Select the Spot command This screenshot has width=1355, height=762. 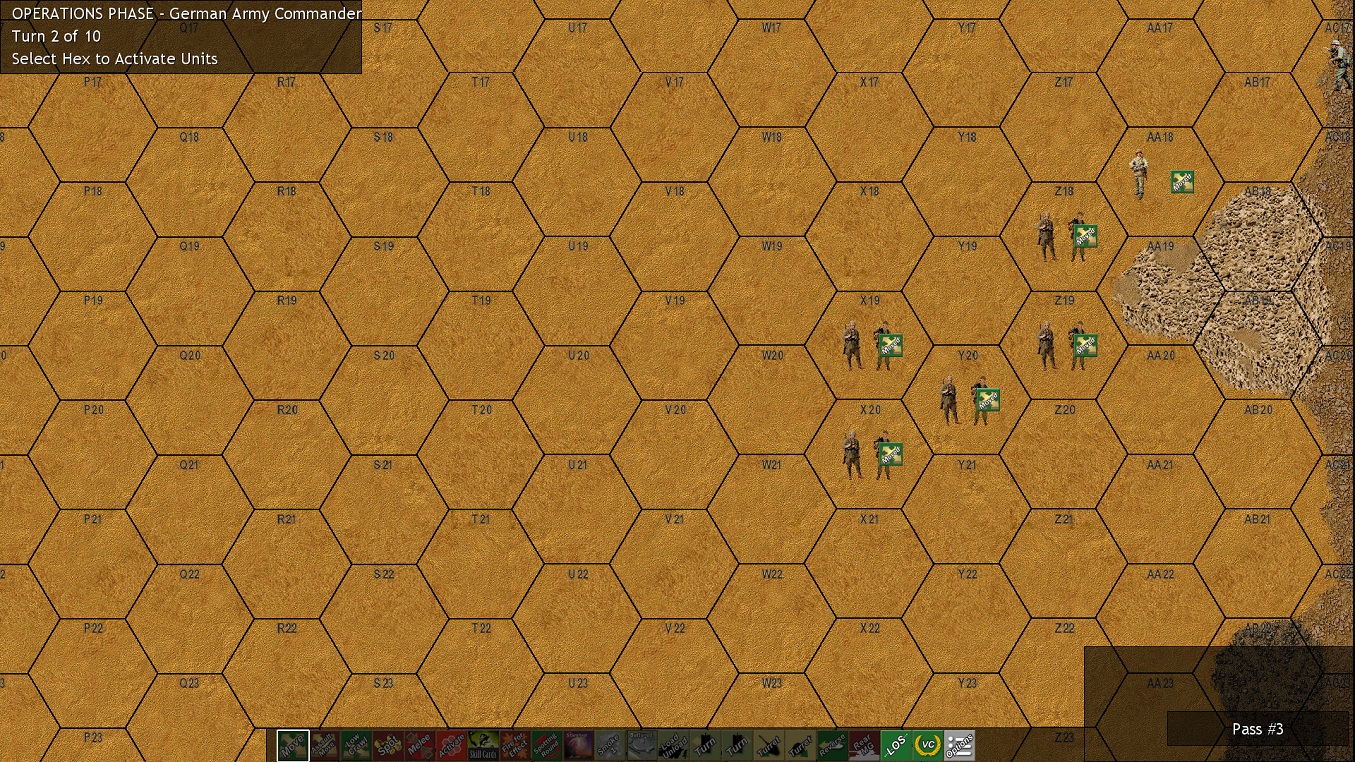(x=389, y=745)
